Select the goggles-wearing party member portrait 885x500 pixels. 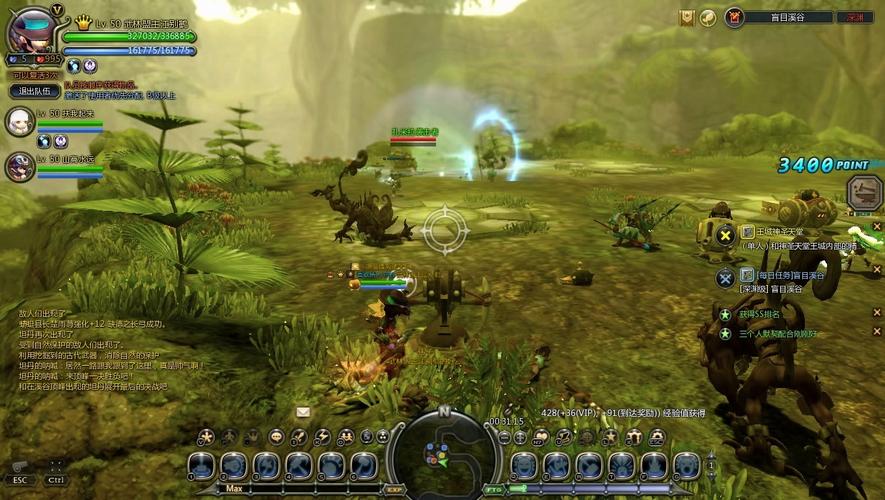coord(19,166)
